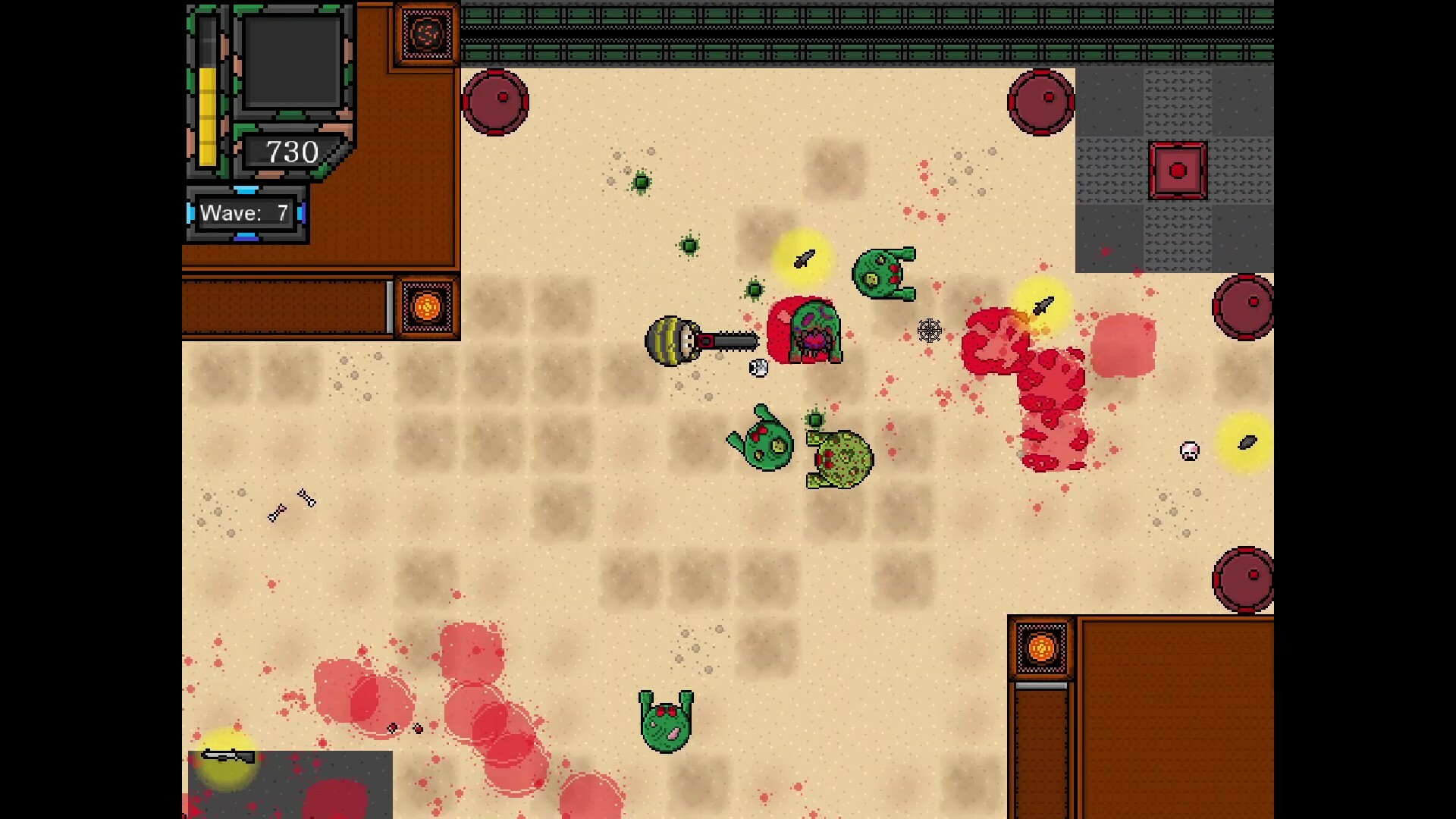The image size is (1456, 819).
Task: Click the empty weapon slot in the HUD
Action: click(292, 61)
